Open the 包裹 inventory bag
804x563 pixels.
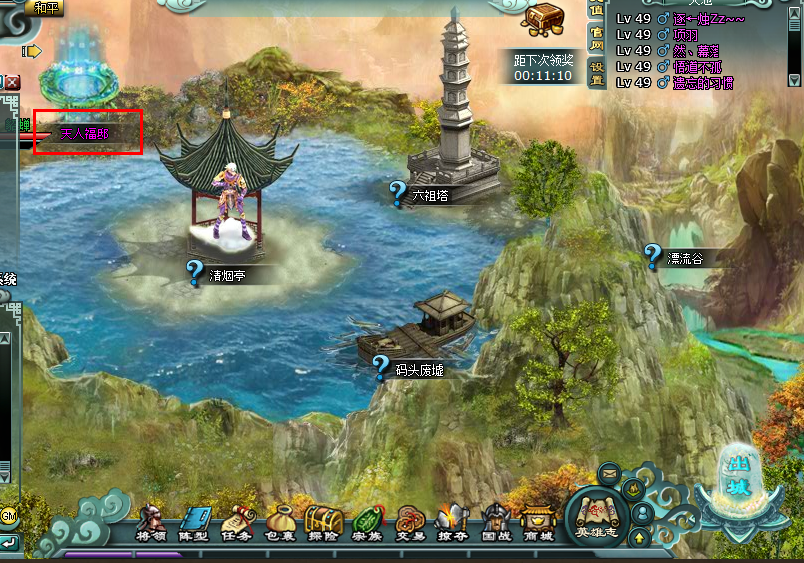click(280, 523)
